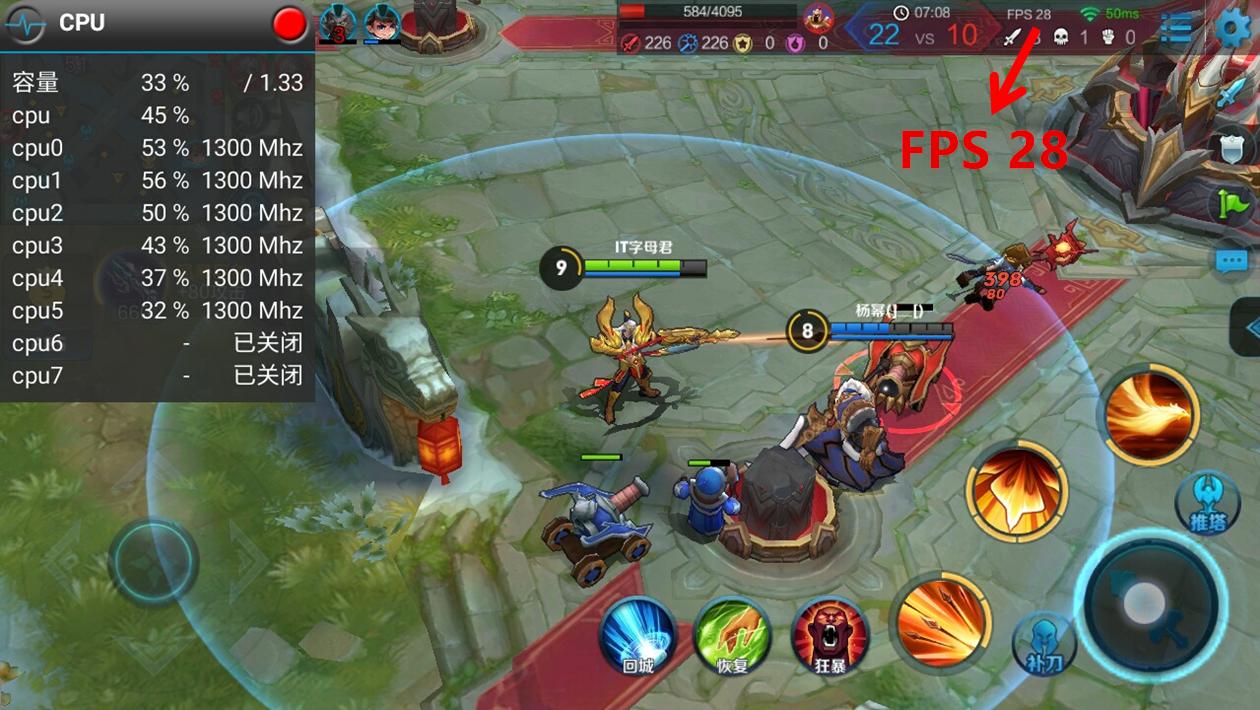1260x710 pixels.
Task: Tap the virtual movement joystick
Action: (153, 561)
